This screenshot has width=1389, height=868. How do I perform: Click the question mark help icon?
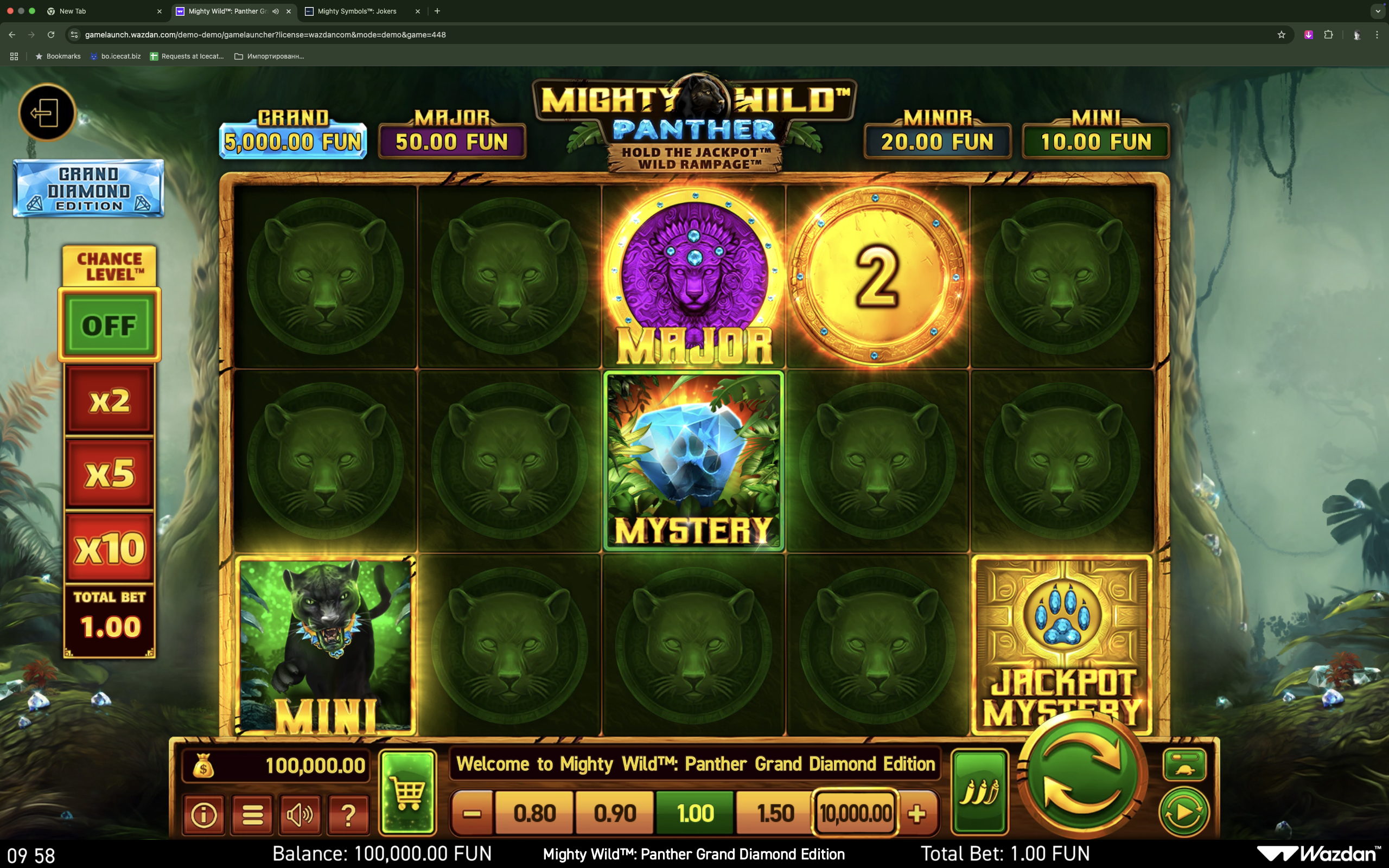click(348, 814)
